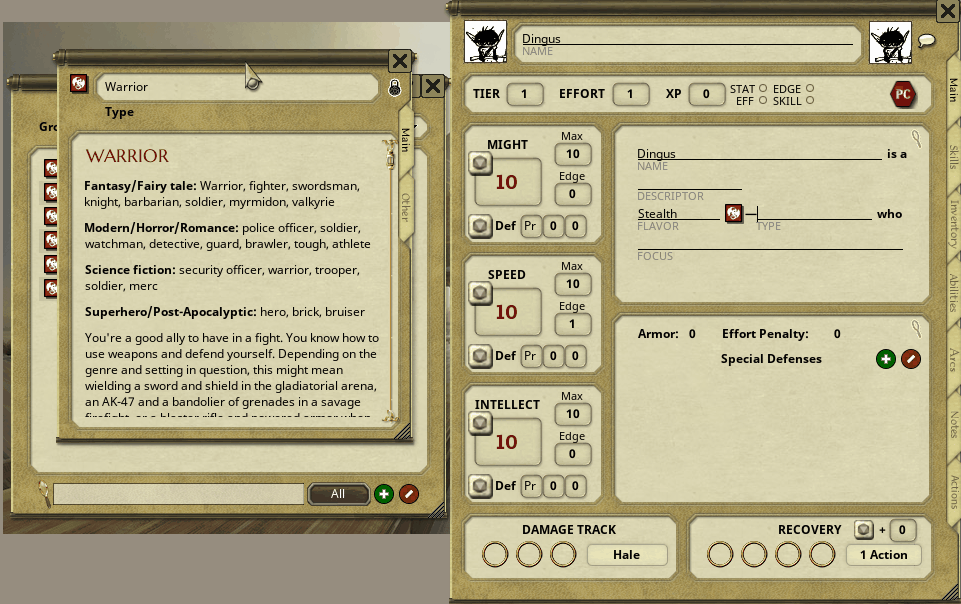
Task: Edit the Special Defenses list
Action: click(910, 359)
